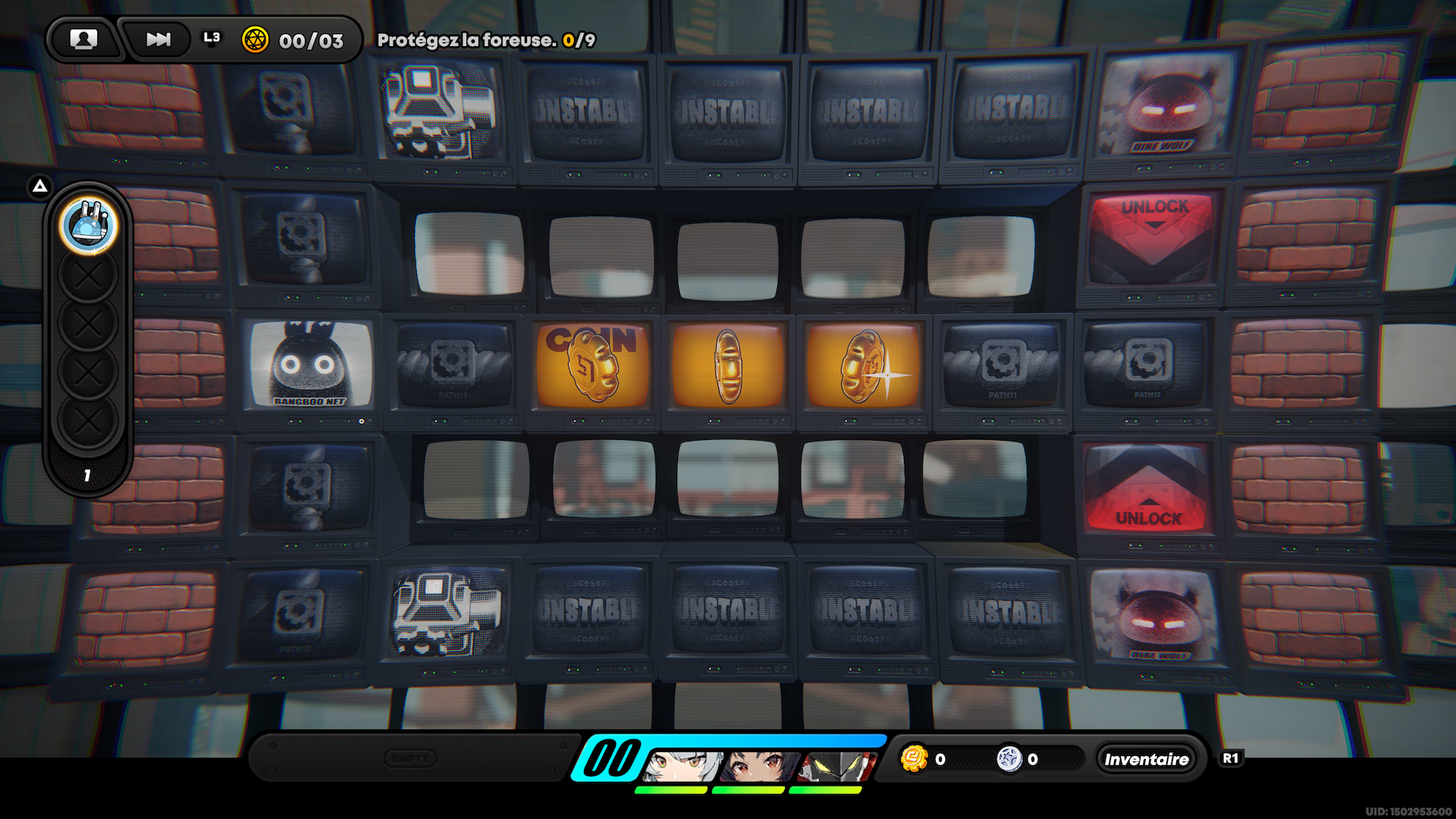1456x819 pixels.
Task: Open the Inventaire panel
Action: (x=1146, y=759)
